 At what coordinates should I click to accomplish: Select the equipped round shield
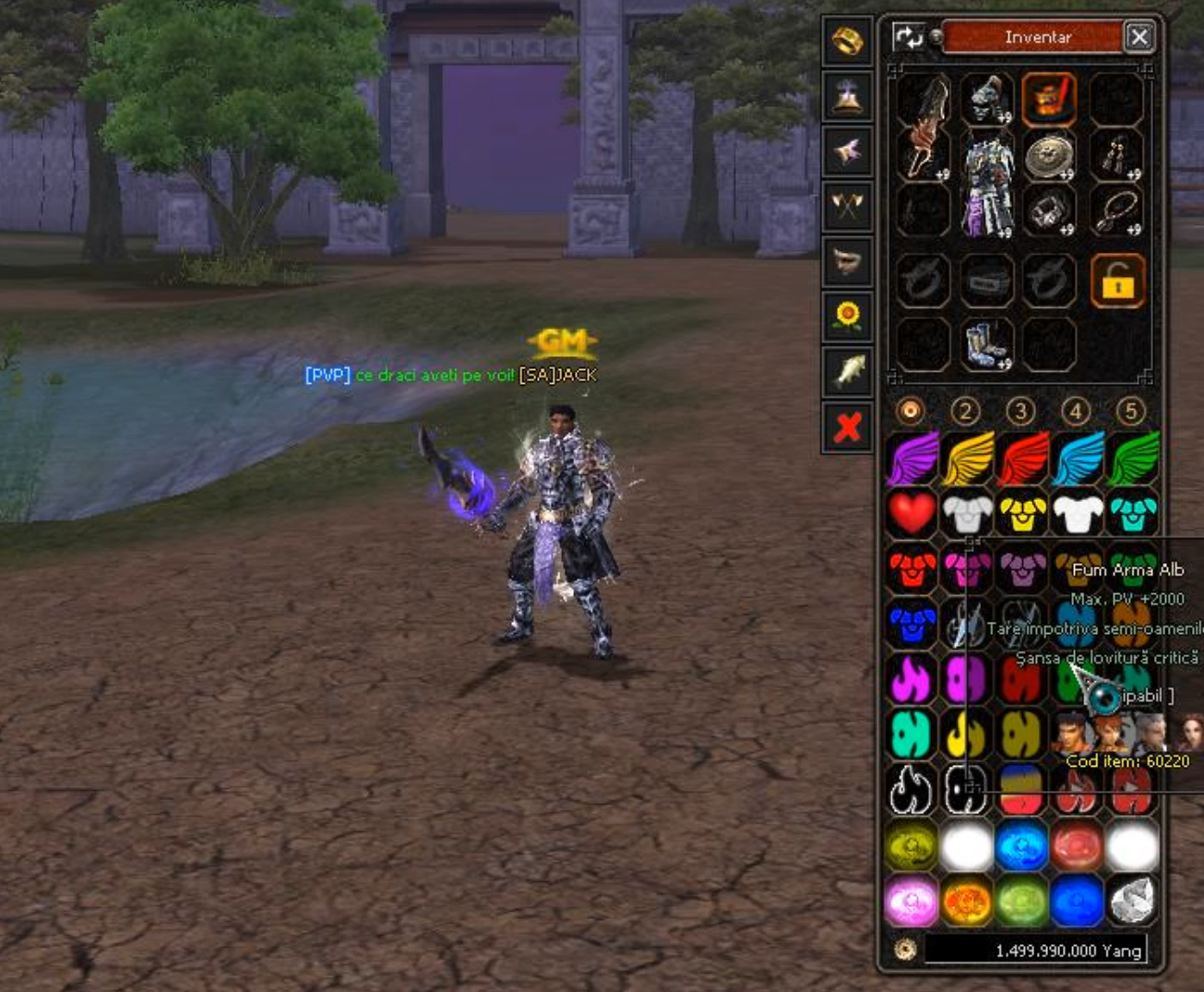tap(1049, 156)
